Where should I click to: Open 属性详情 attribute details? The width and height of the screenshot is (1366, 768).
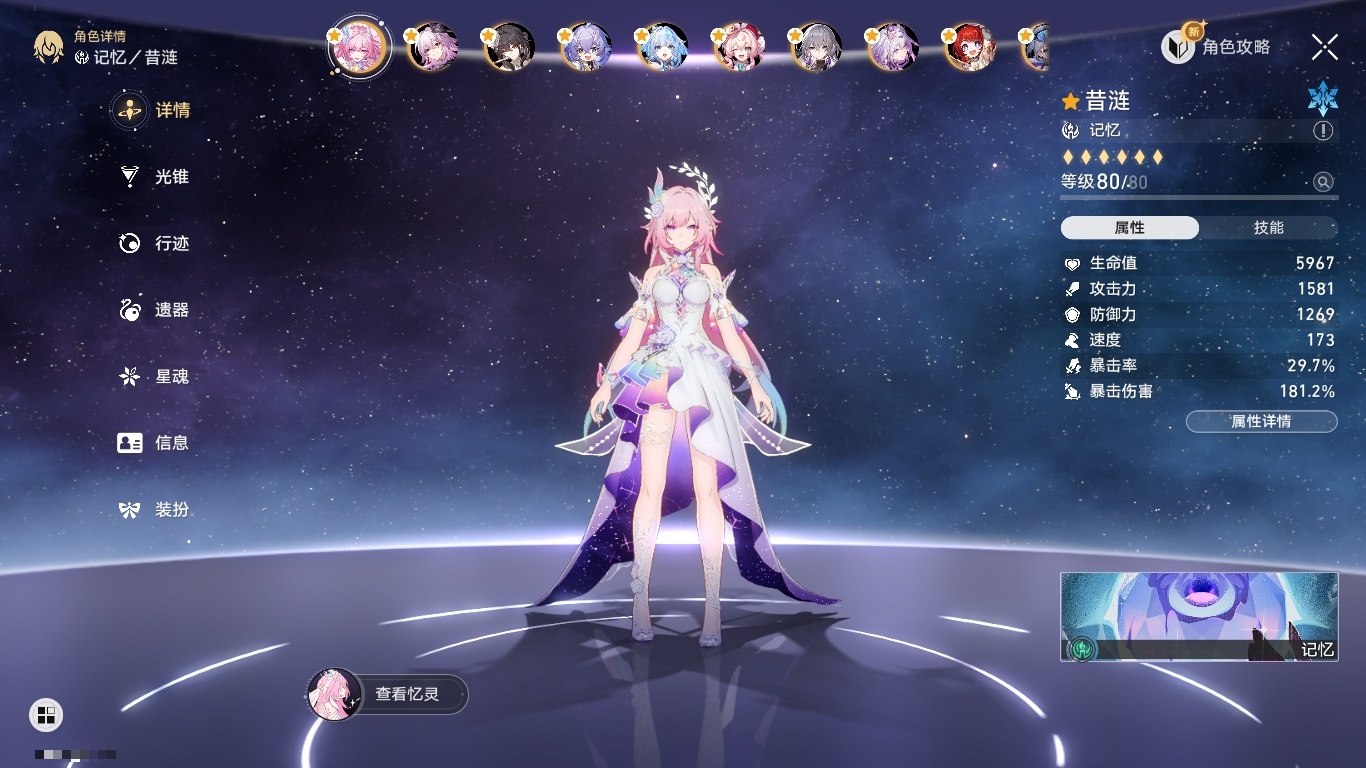pos(1261,421)
